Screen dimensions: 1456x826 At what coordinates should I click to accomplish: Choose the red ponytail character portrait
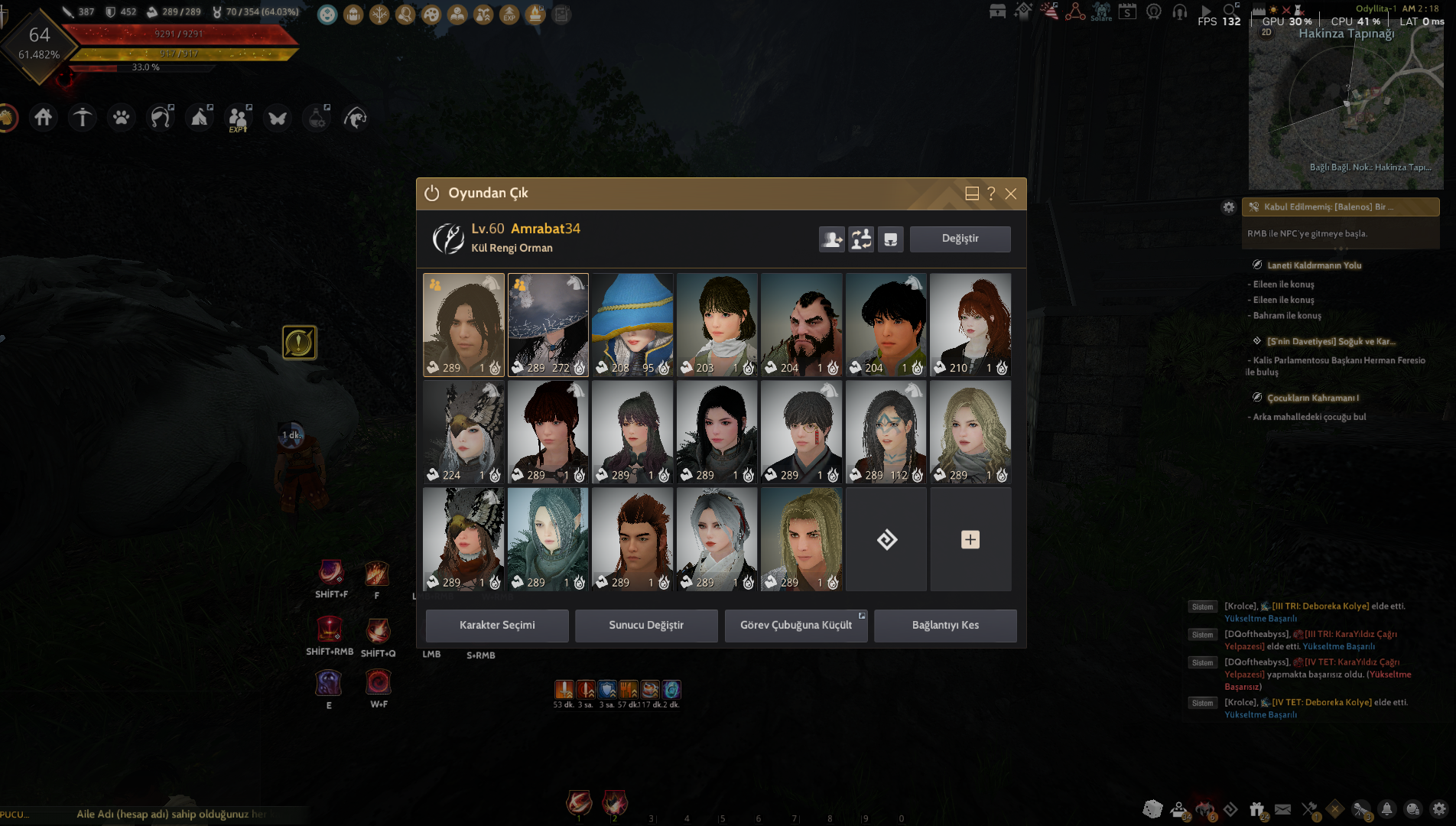970,324
